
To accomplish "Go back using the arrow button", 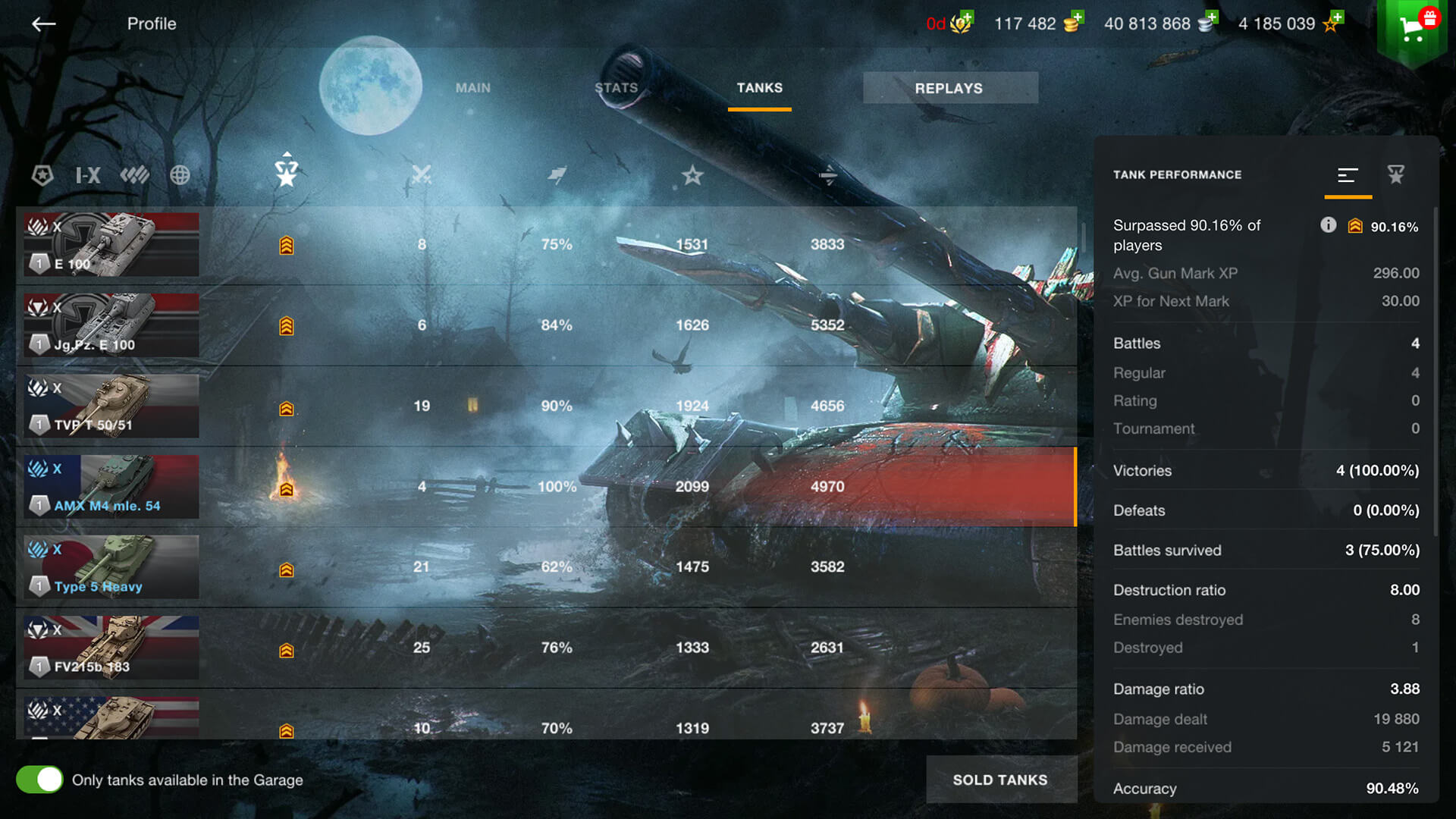I will tap(43, 24).
